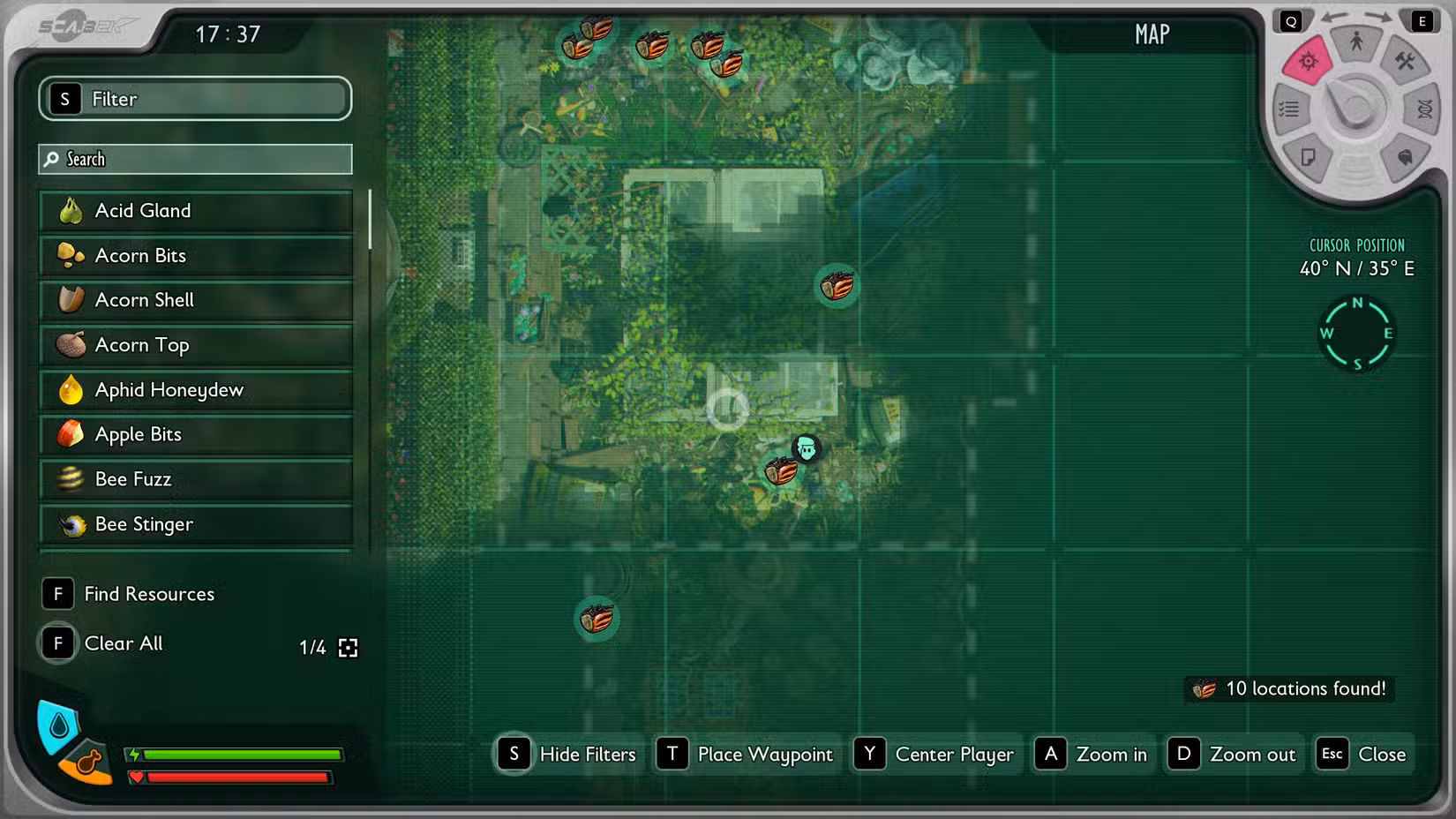1456x819 pixels.
Task: Open the quest checklist icon in radial menu
Action: pos(1288,109)
